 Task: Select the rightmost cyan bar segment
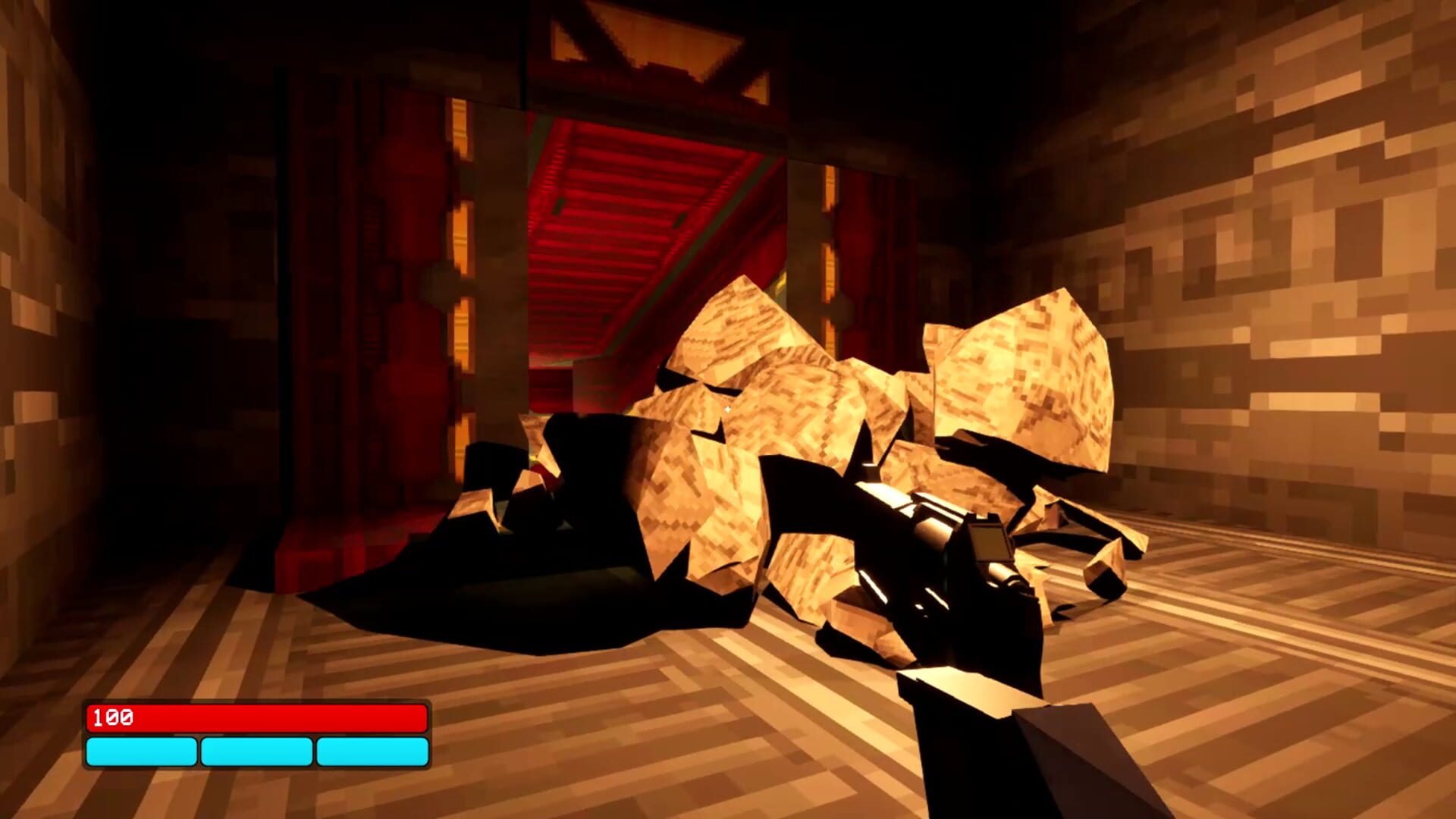369,752
